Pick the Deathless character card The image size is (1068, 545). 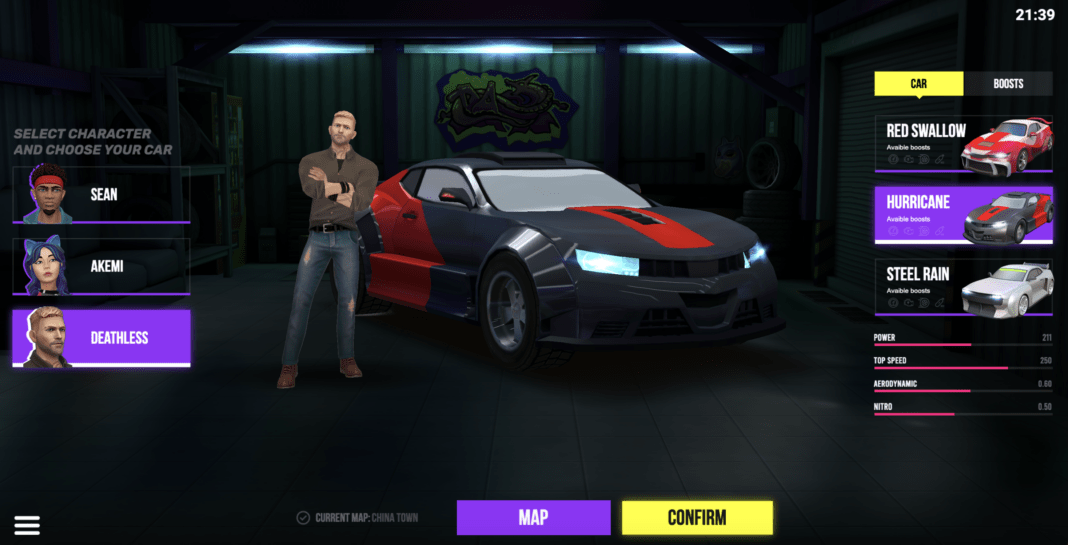tap(101, 338)
